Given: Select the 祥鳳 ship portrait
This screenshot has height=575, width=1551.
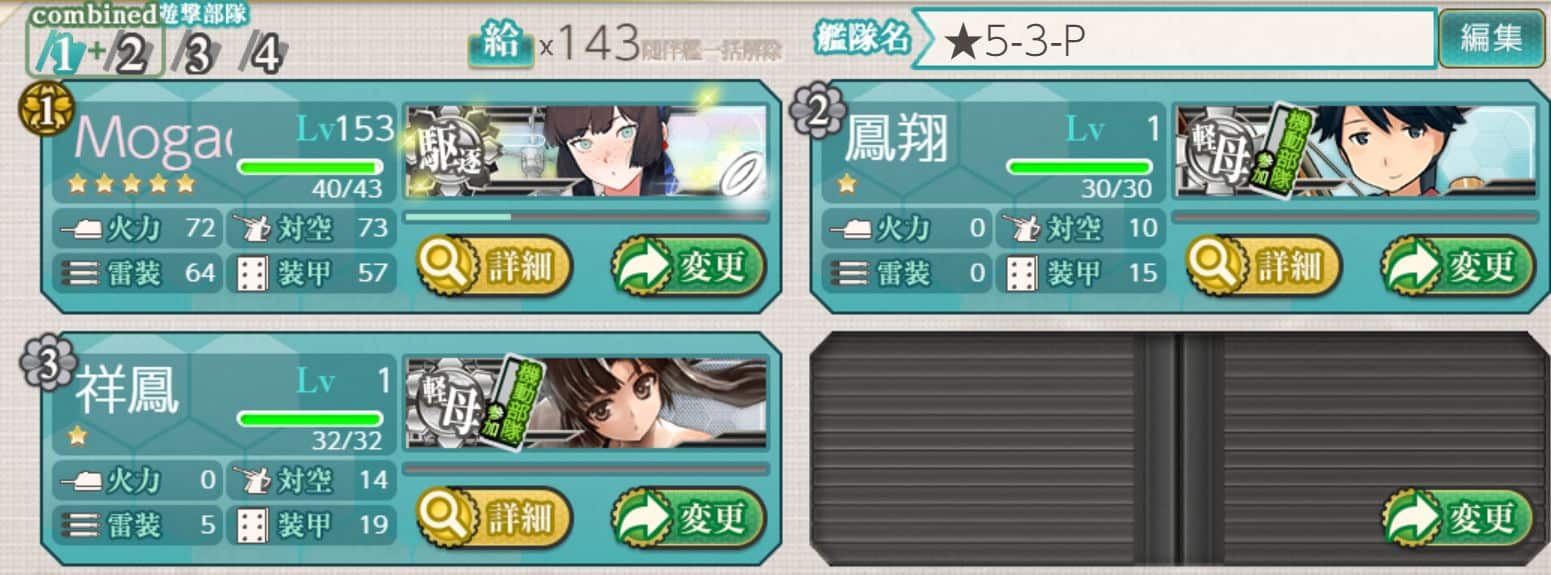Looking at the screenshot, I should pos(586,403).
